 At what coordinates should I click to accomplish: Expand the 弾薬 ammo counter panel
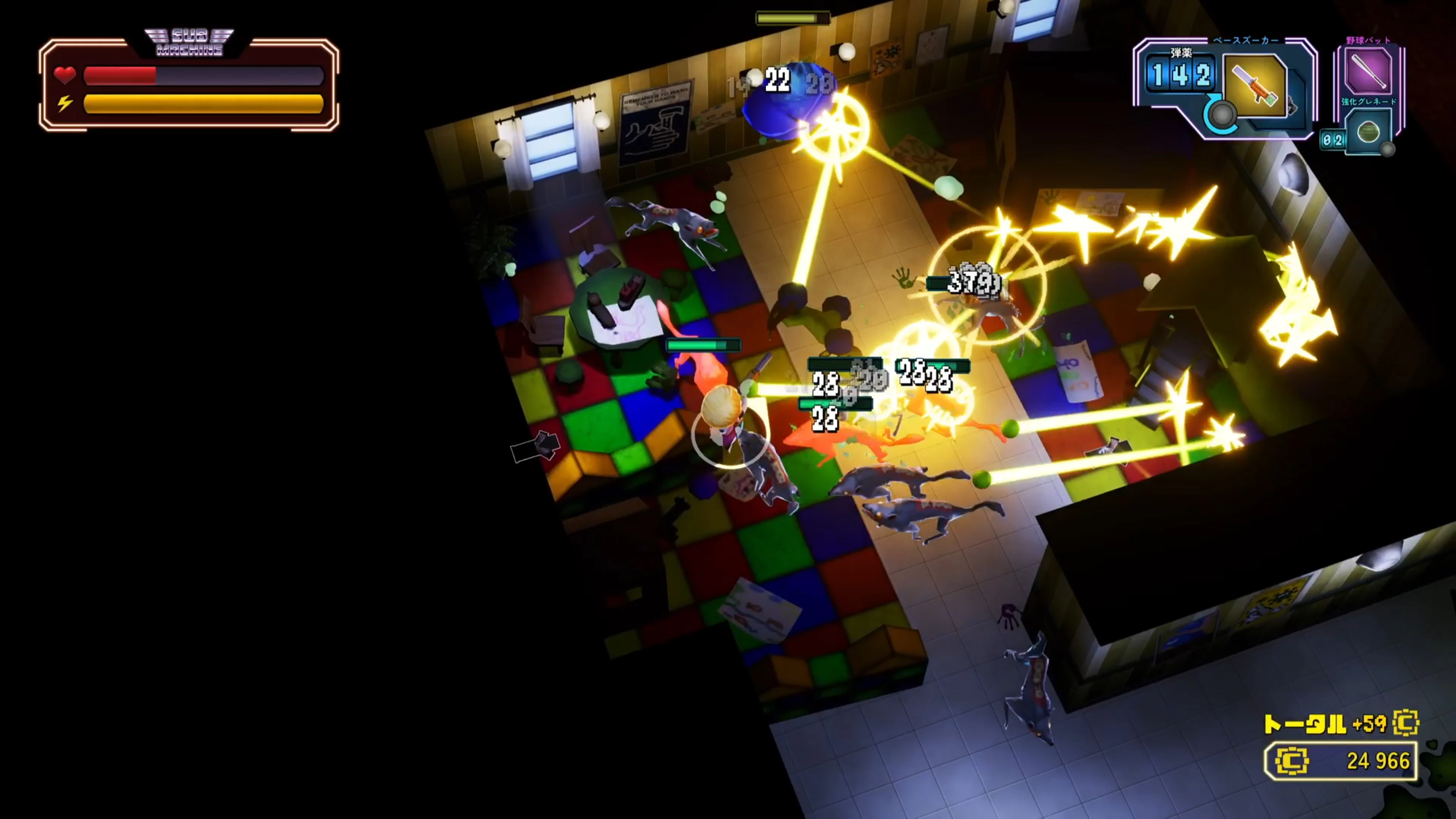1181,74
